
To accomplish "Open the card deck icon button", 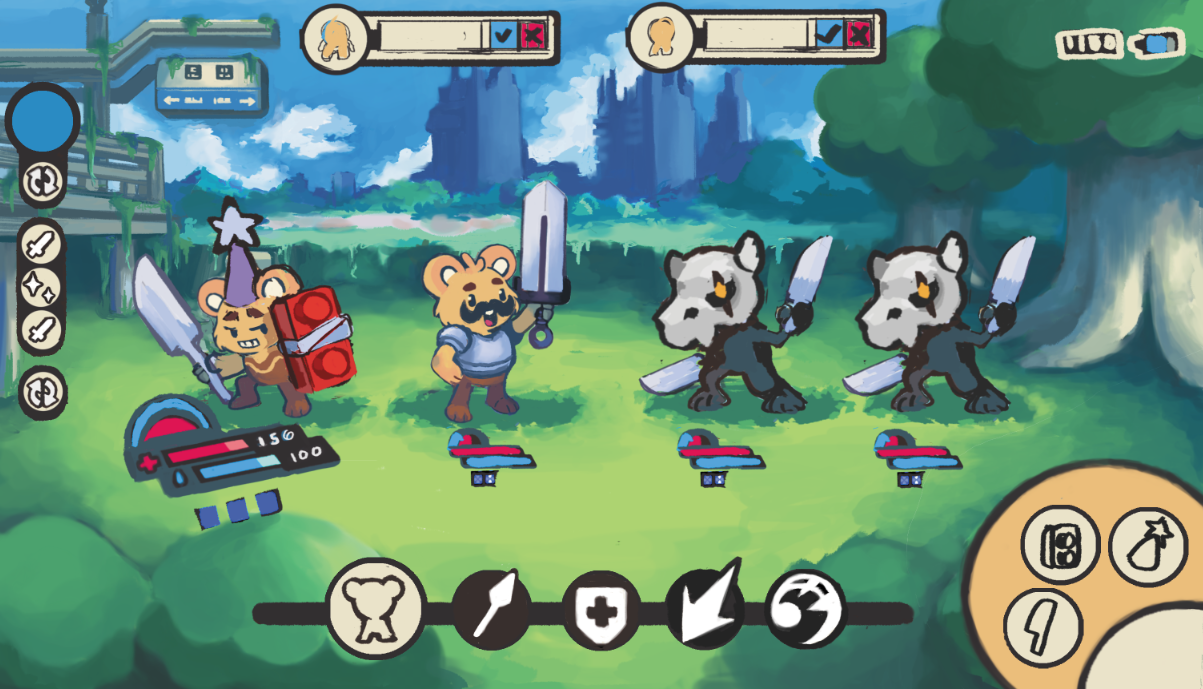I will click(x=1060, y=545).
